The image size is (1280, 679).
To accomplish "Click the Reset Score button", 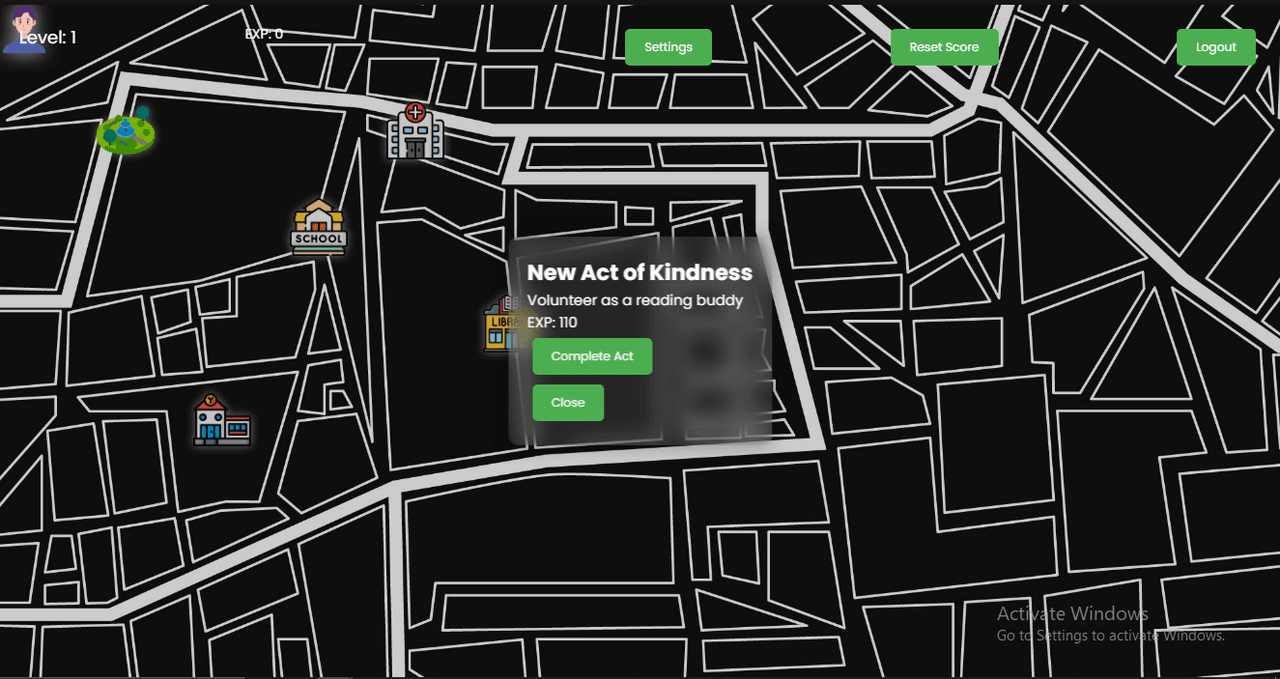I will pos(944,47).
